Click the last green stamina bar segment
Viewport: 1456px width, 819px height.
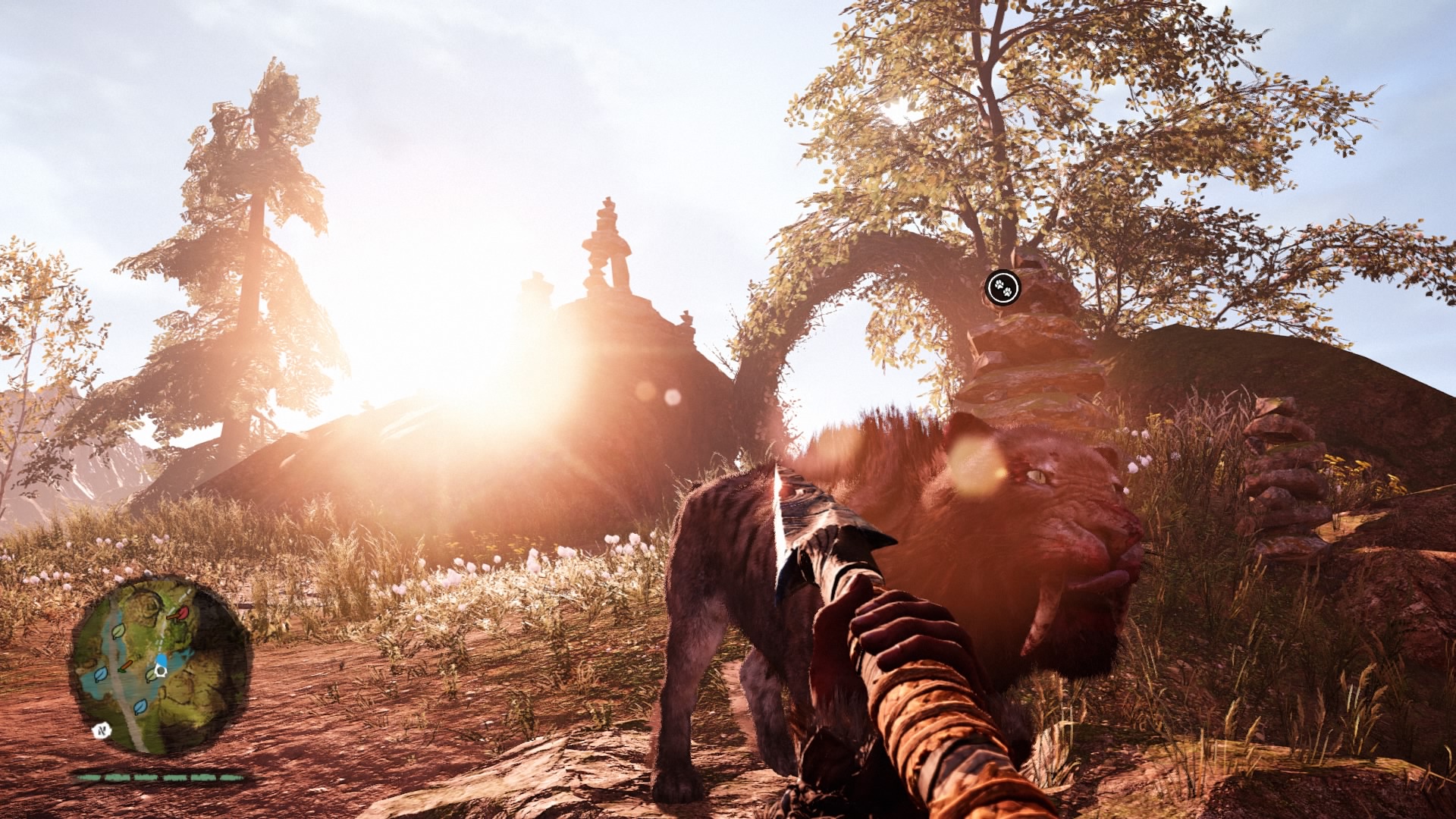pos(230,777)
